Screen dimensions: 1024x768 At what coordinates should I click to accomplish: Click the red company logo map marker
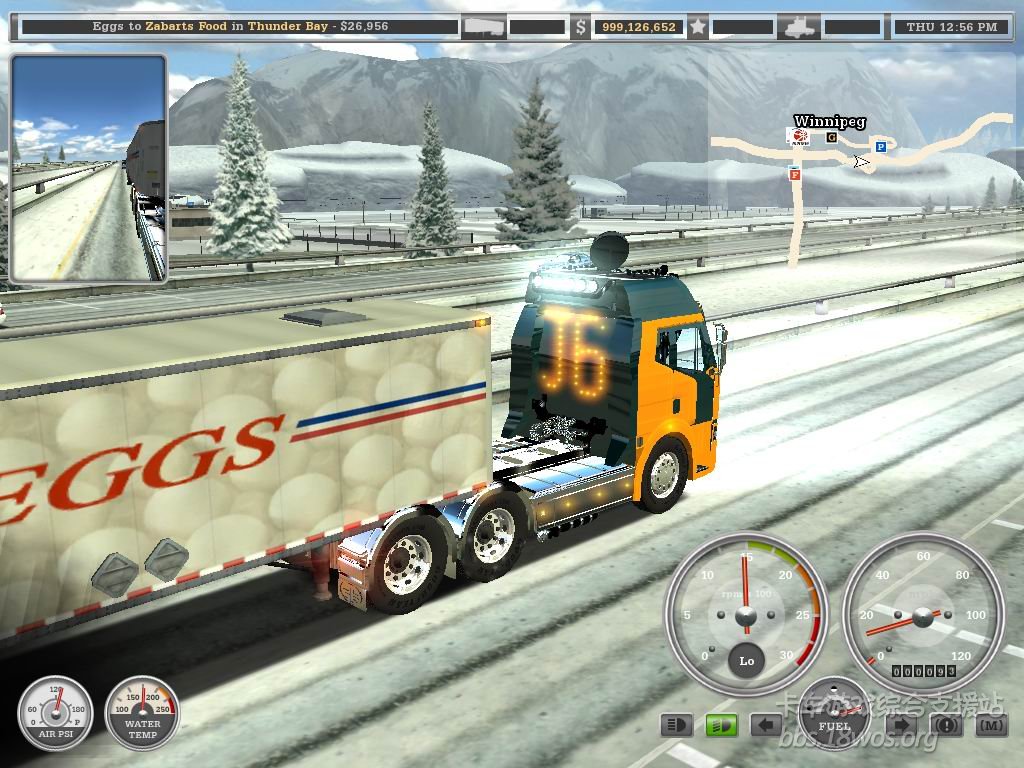coord(800,137)
